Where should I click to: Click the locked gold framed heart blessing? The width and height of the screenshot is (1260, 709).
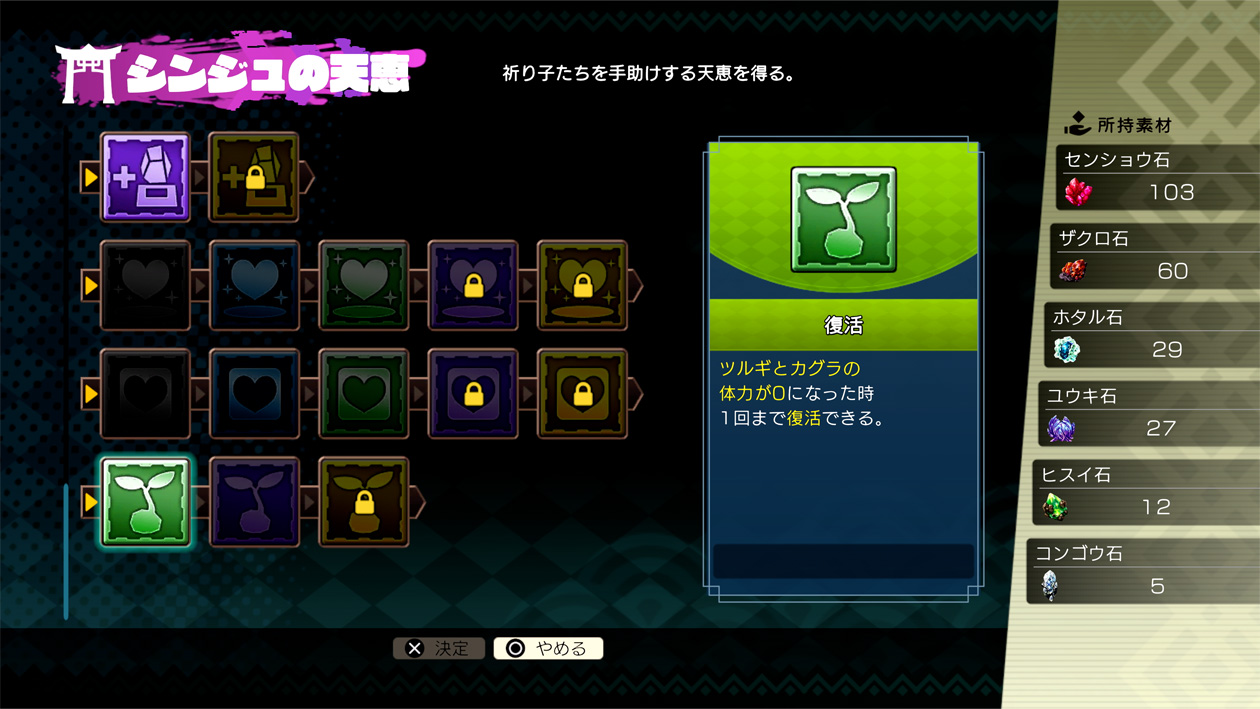[582, 393]
